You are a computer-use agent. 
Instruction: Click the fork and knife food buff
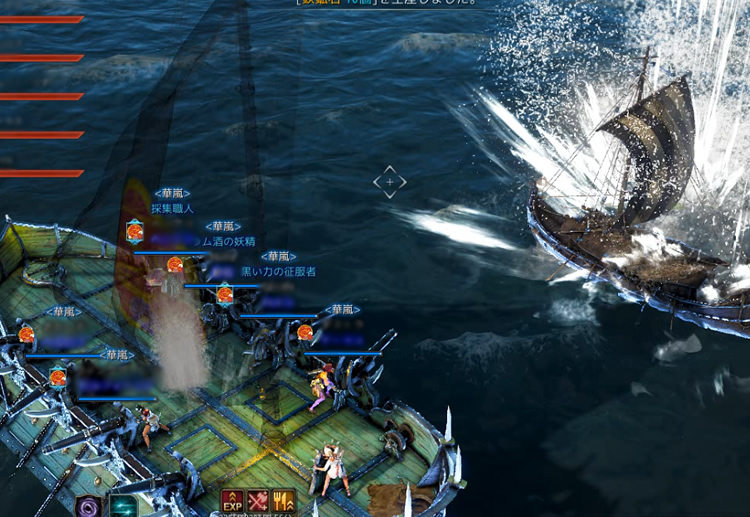pyautogui.click(x=283, y=502)
